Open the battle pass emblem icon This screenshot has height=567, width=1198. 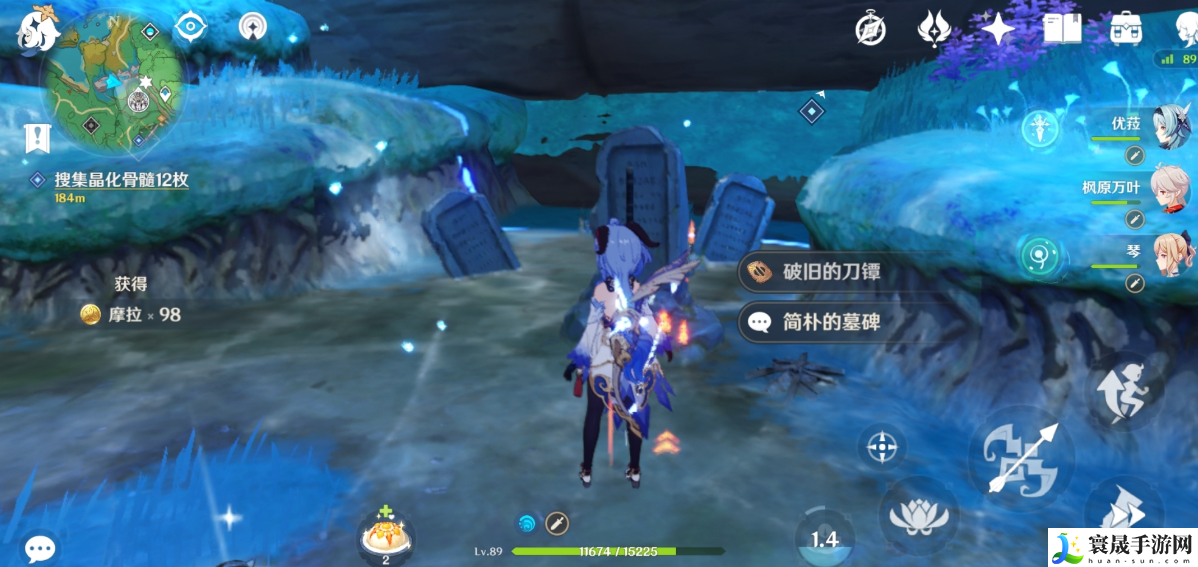pos(933,29)
